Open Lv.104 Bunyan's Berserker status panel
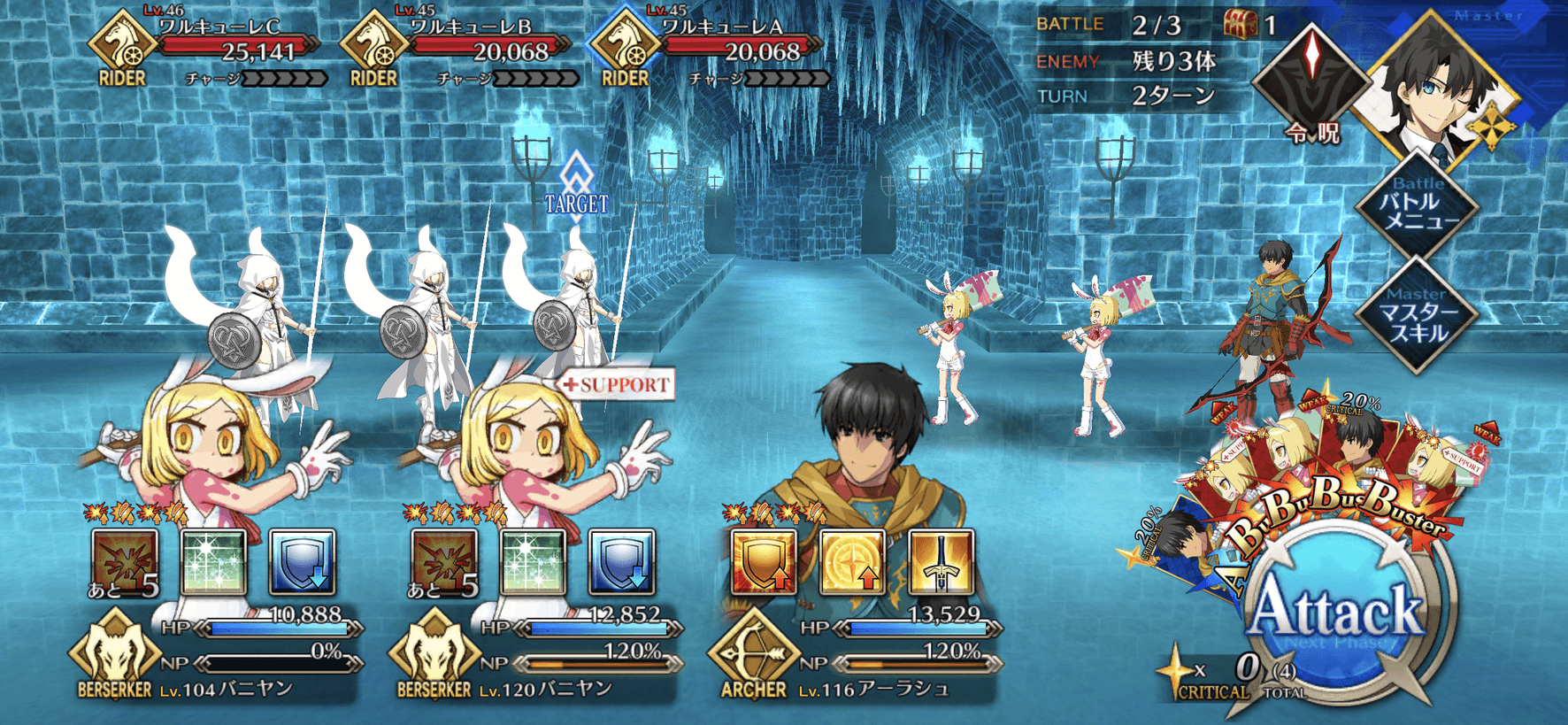Viewport: 1568px width, 725px height. (x=113, y=655)
